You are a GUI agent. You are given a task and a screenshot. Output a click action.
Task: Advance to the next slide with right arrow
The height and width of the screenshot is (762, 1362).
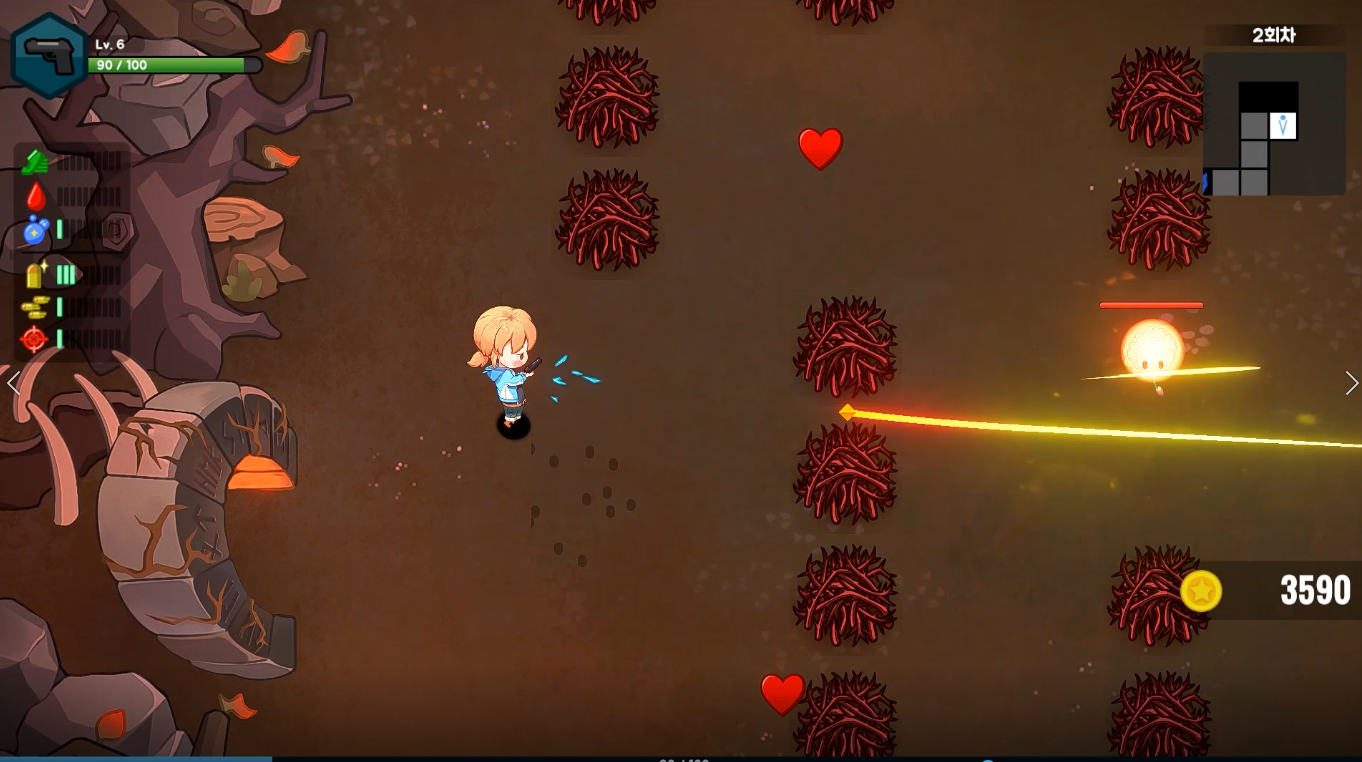pyautogui.click(x=1351, y=383)
